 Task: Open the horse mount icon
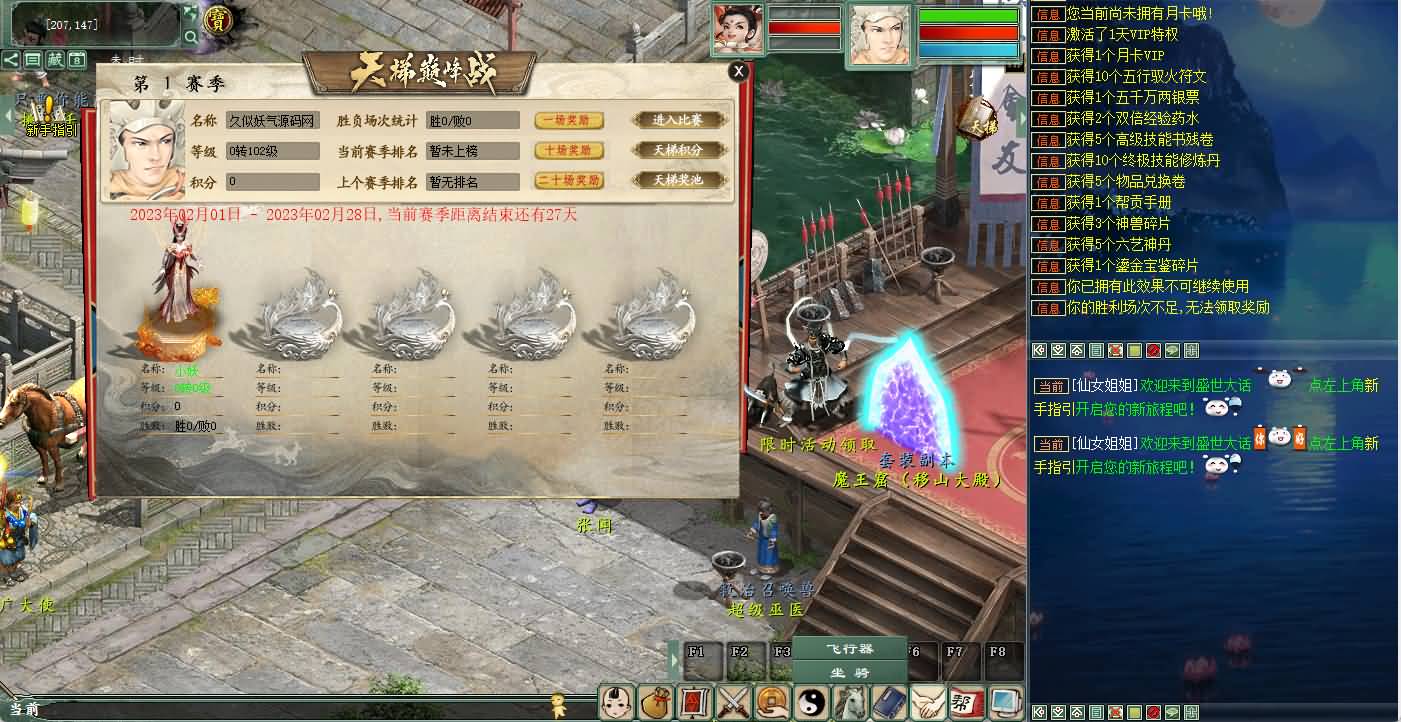coord(849,702)
